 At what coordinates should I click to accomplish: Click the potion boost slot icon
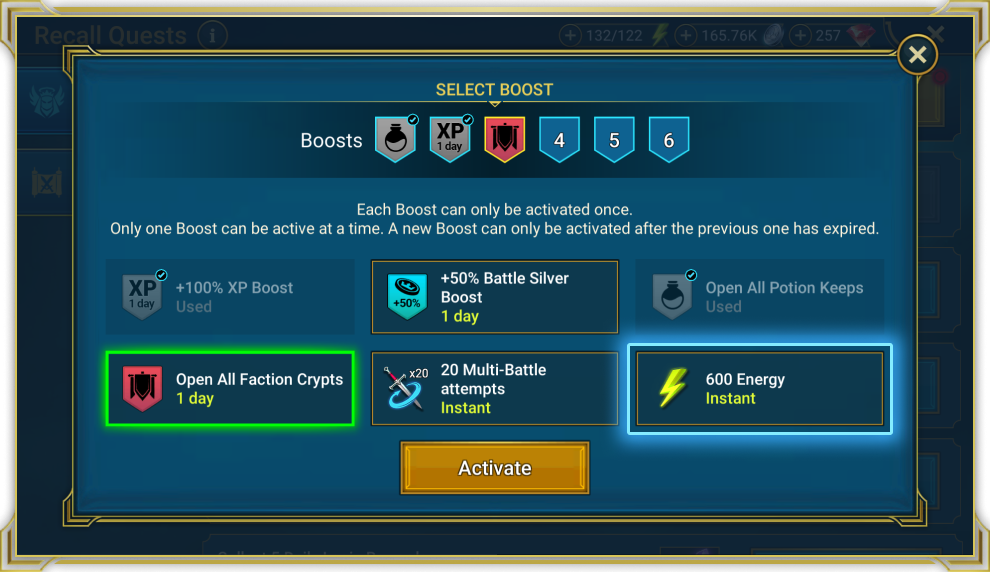[x=395, y=140]
